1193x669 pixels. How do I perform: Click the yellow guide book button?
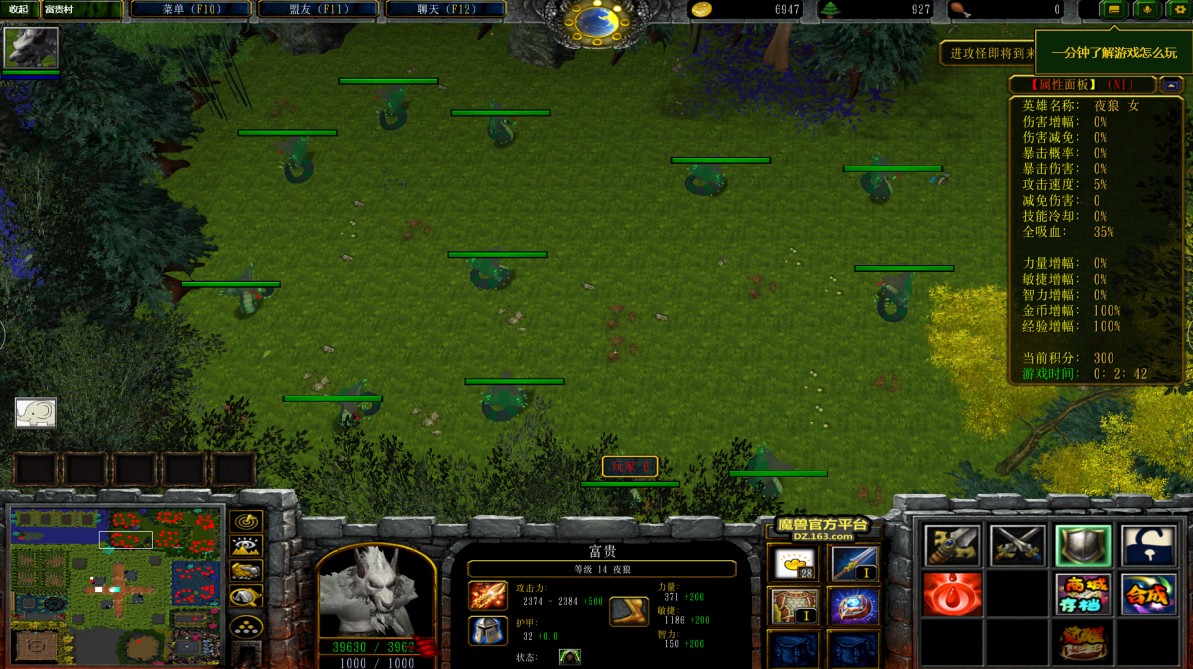click(x=1114, y=10)
